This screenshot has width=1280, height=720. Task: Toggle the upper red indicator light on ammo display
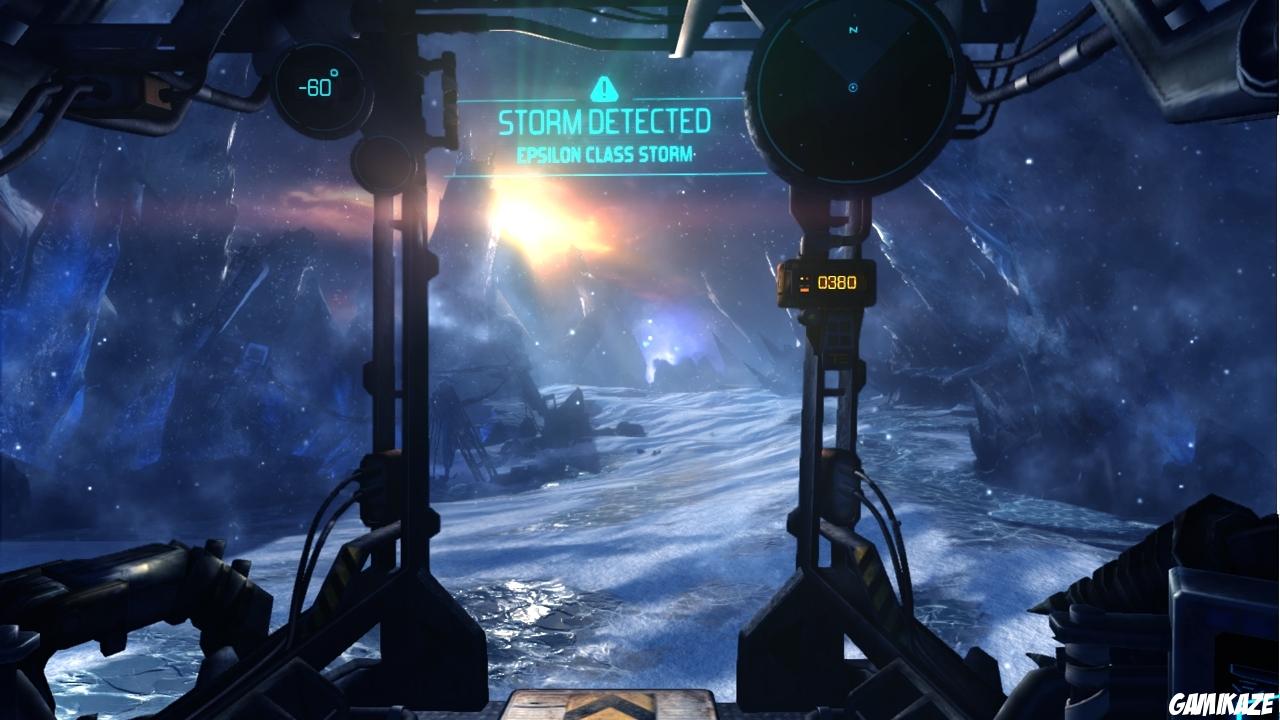[x=804, y=278]
